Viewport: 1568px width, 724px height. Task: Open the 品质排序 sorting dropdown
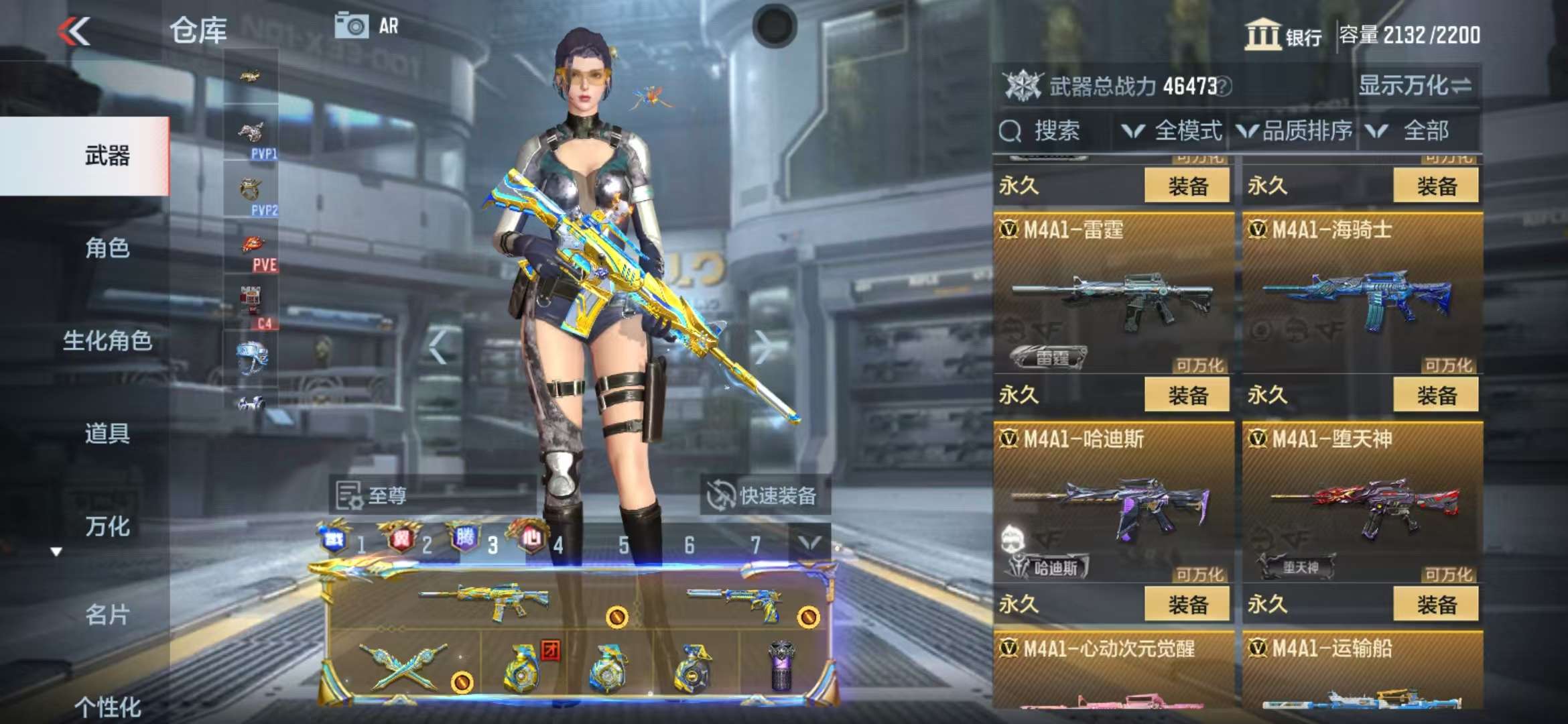[x=1295, y=131]
